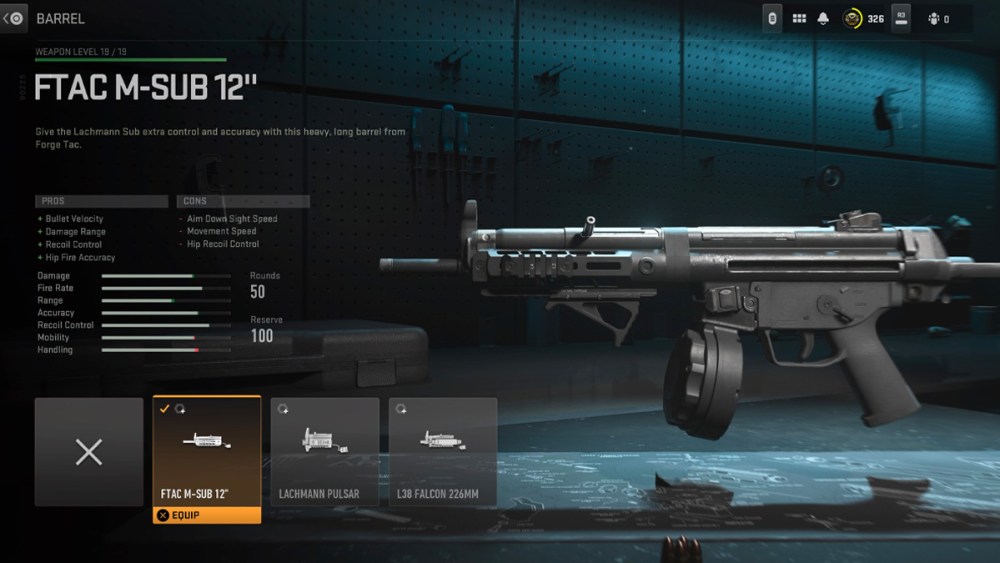This screenshot has width=1000, height=563.
Task: Open the notifications bell
Action: pos(824,18)
